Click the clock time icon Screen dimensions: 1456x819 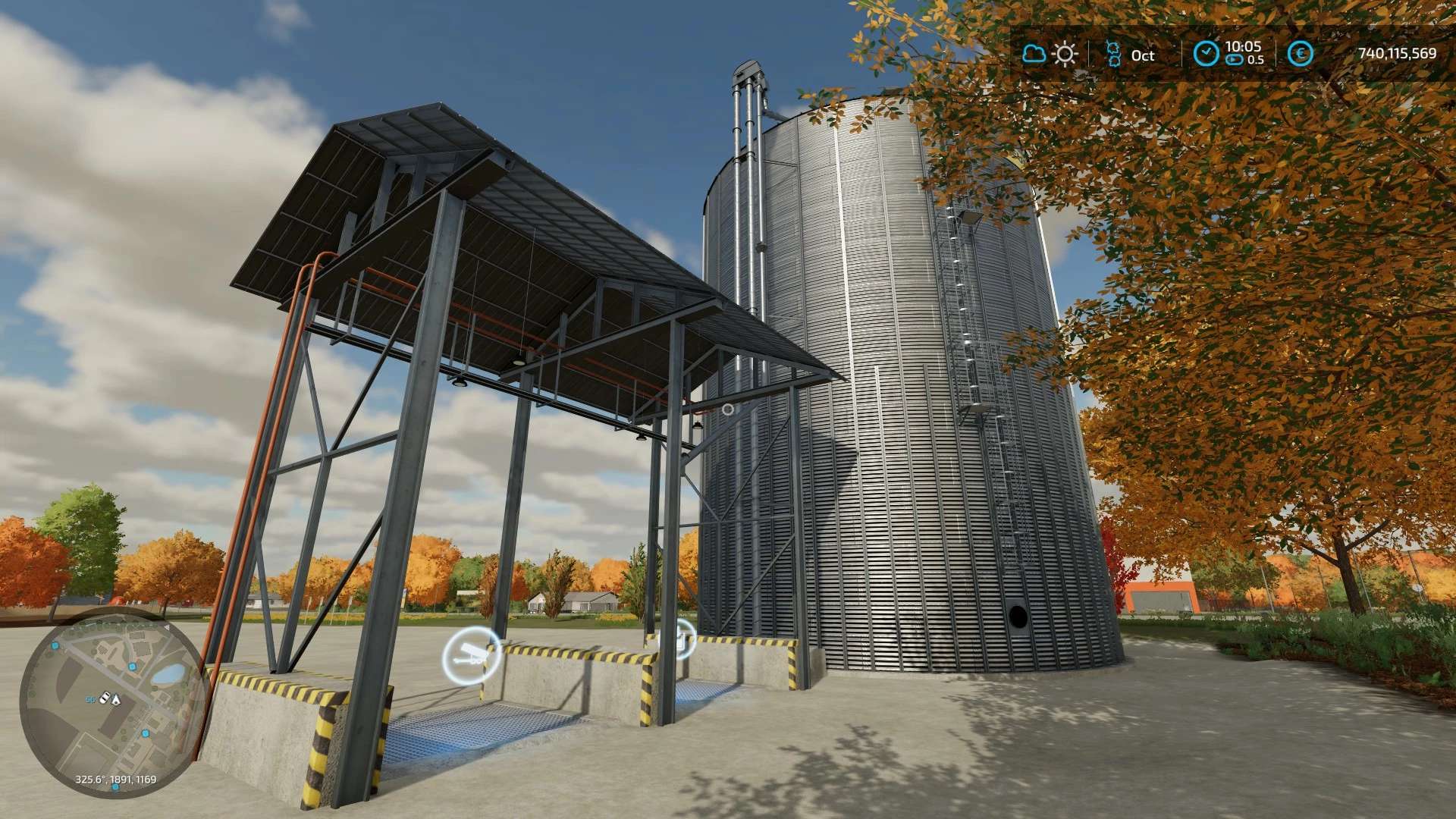click(1206, 53)
